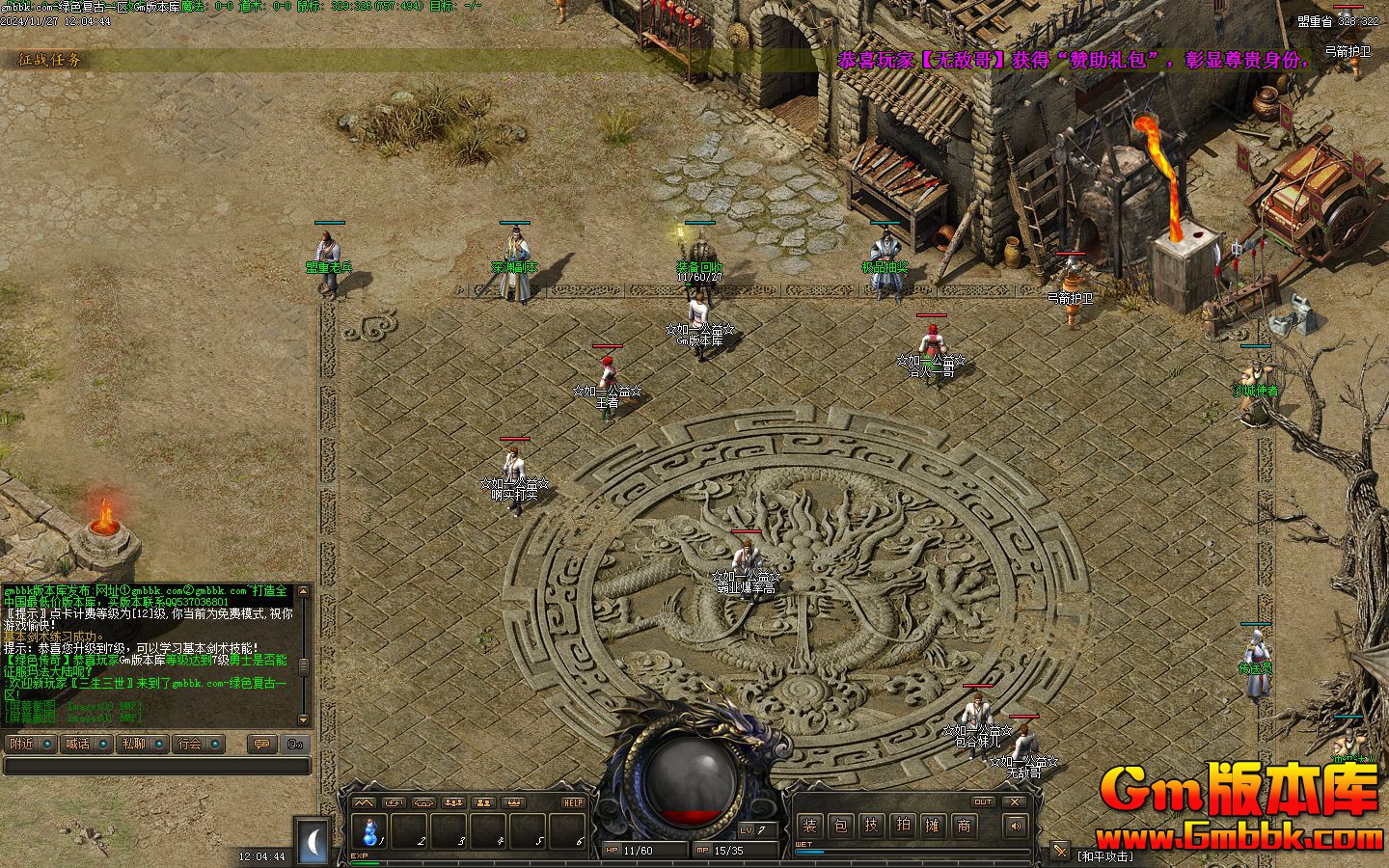Click the speech bubble chat button

point(259,744)
